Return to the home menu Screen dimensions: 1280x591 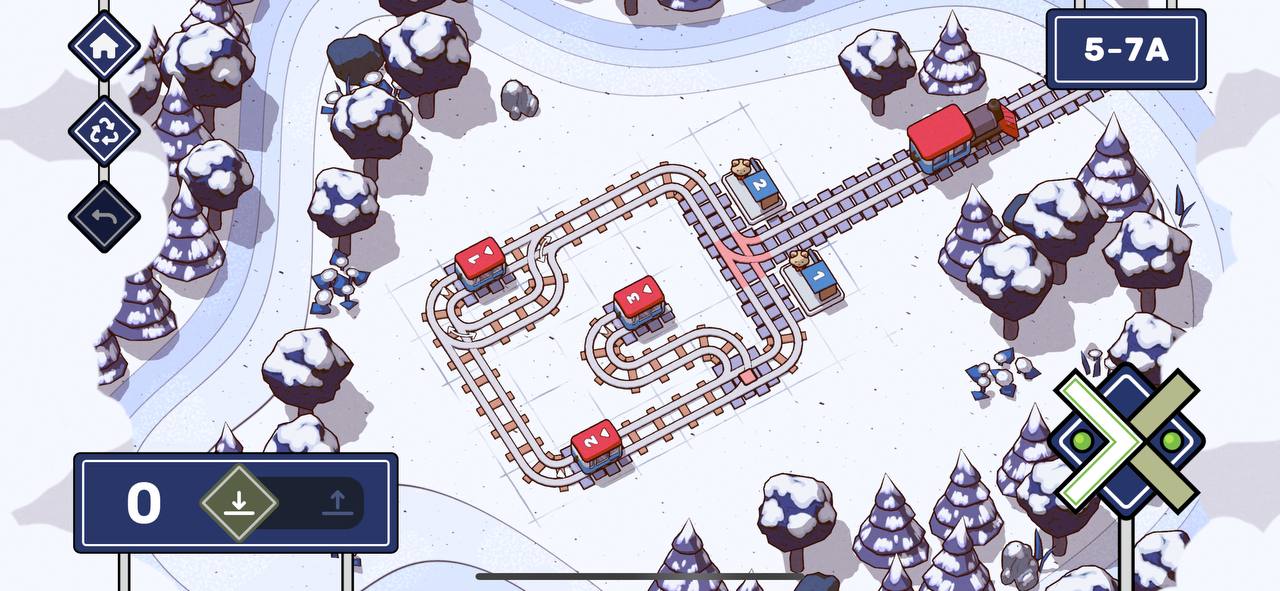104,45
